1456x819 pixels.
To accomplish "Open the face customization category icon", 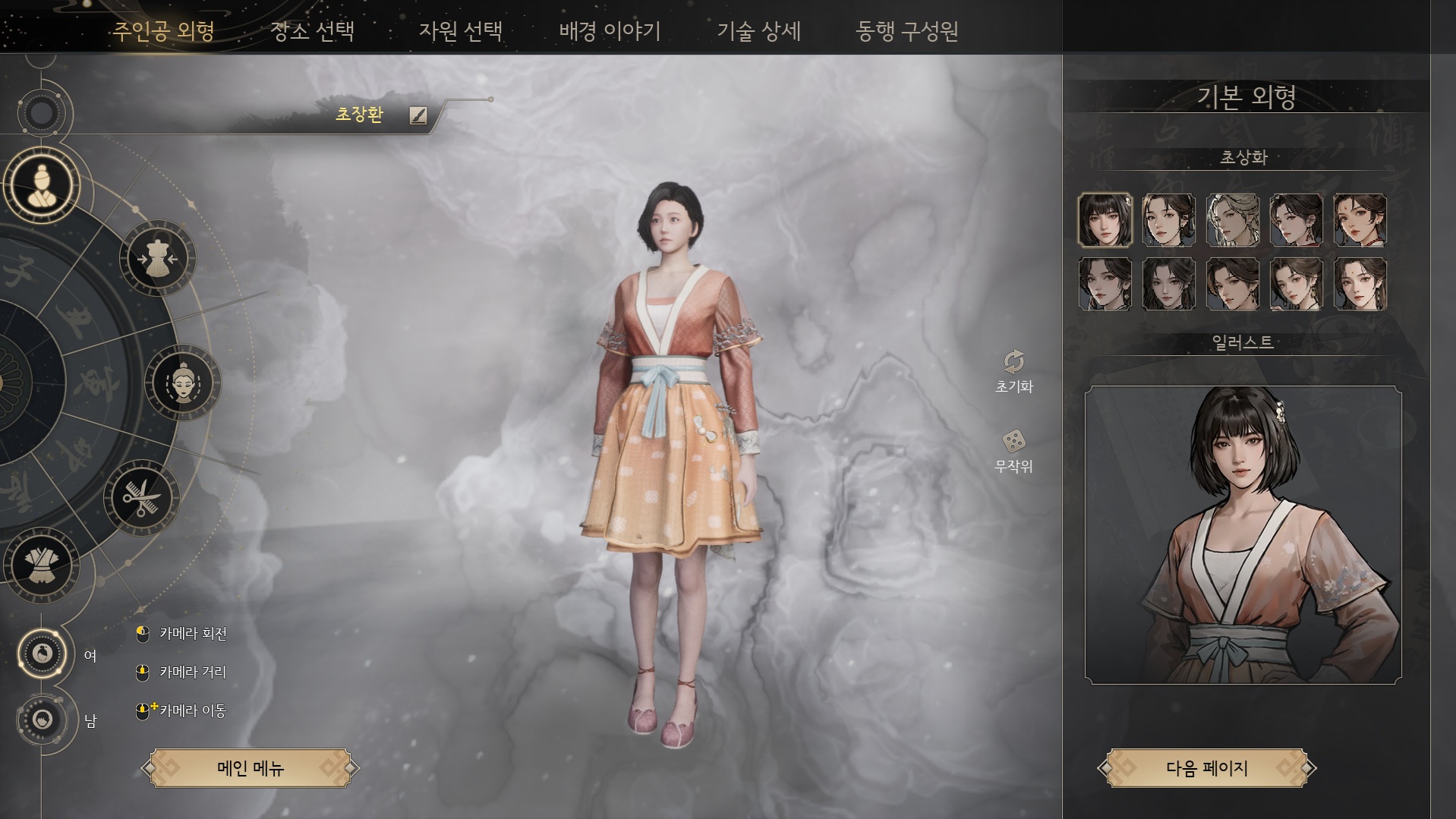I will pos(183,383).
